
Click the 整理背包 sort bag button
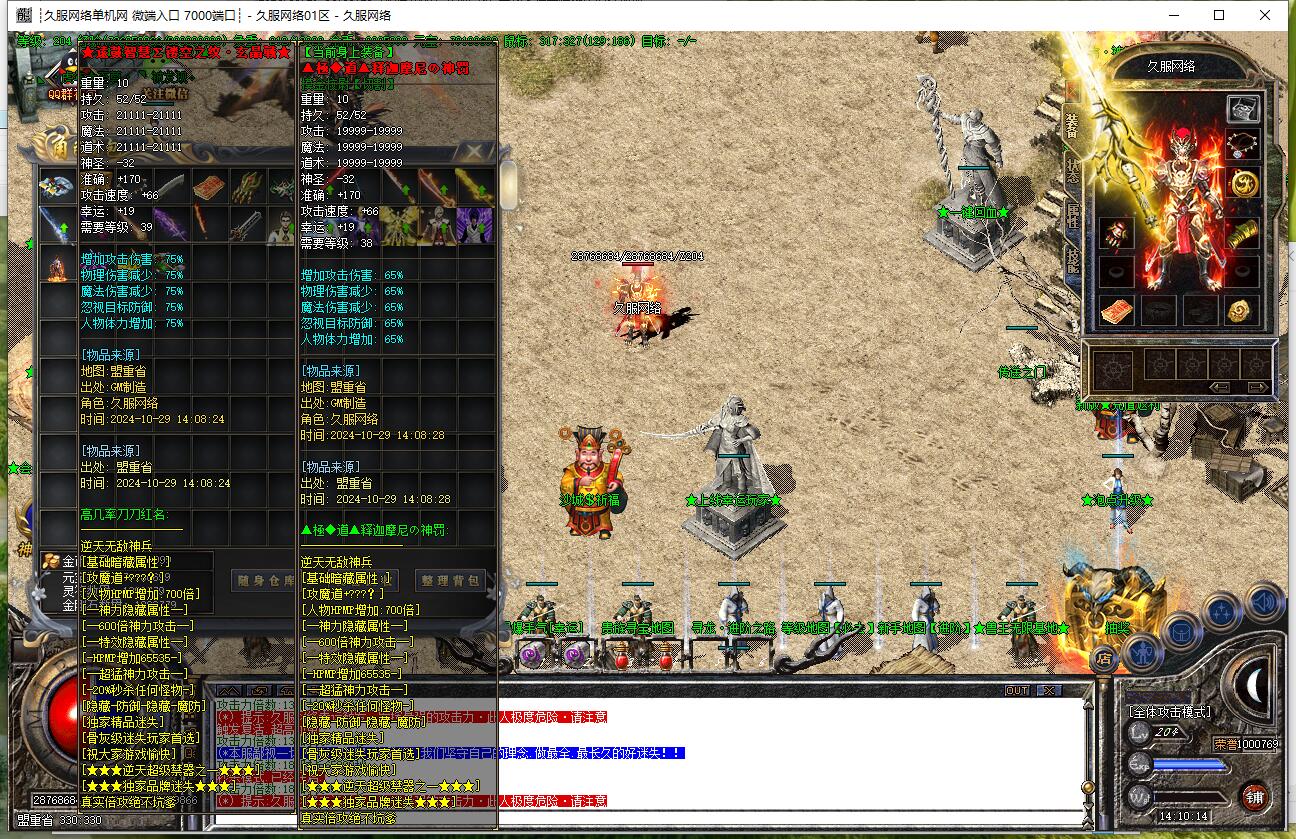click(451, 580)
